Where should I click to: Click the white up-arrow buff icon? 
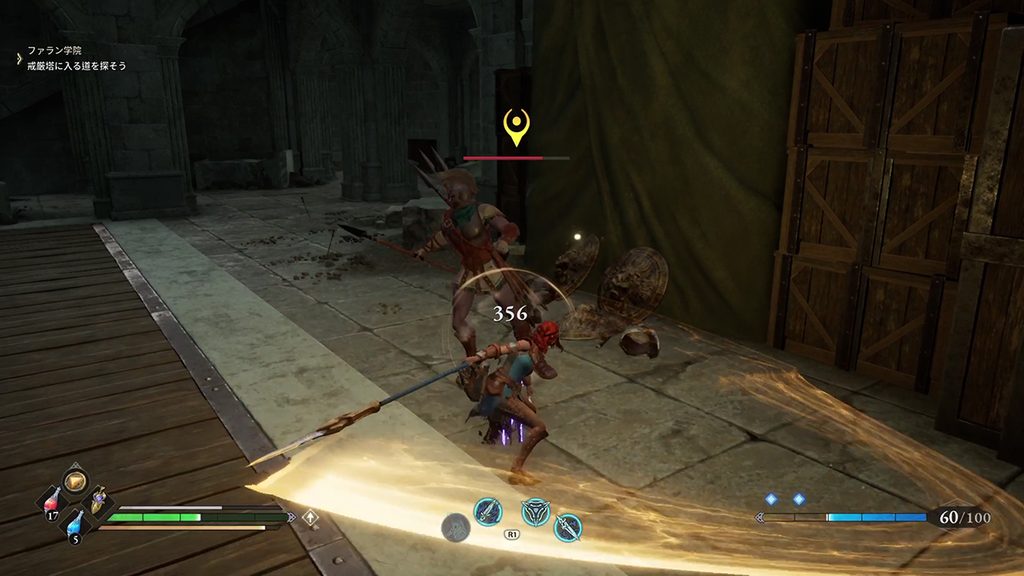[x=312, y=517]
